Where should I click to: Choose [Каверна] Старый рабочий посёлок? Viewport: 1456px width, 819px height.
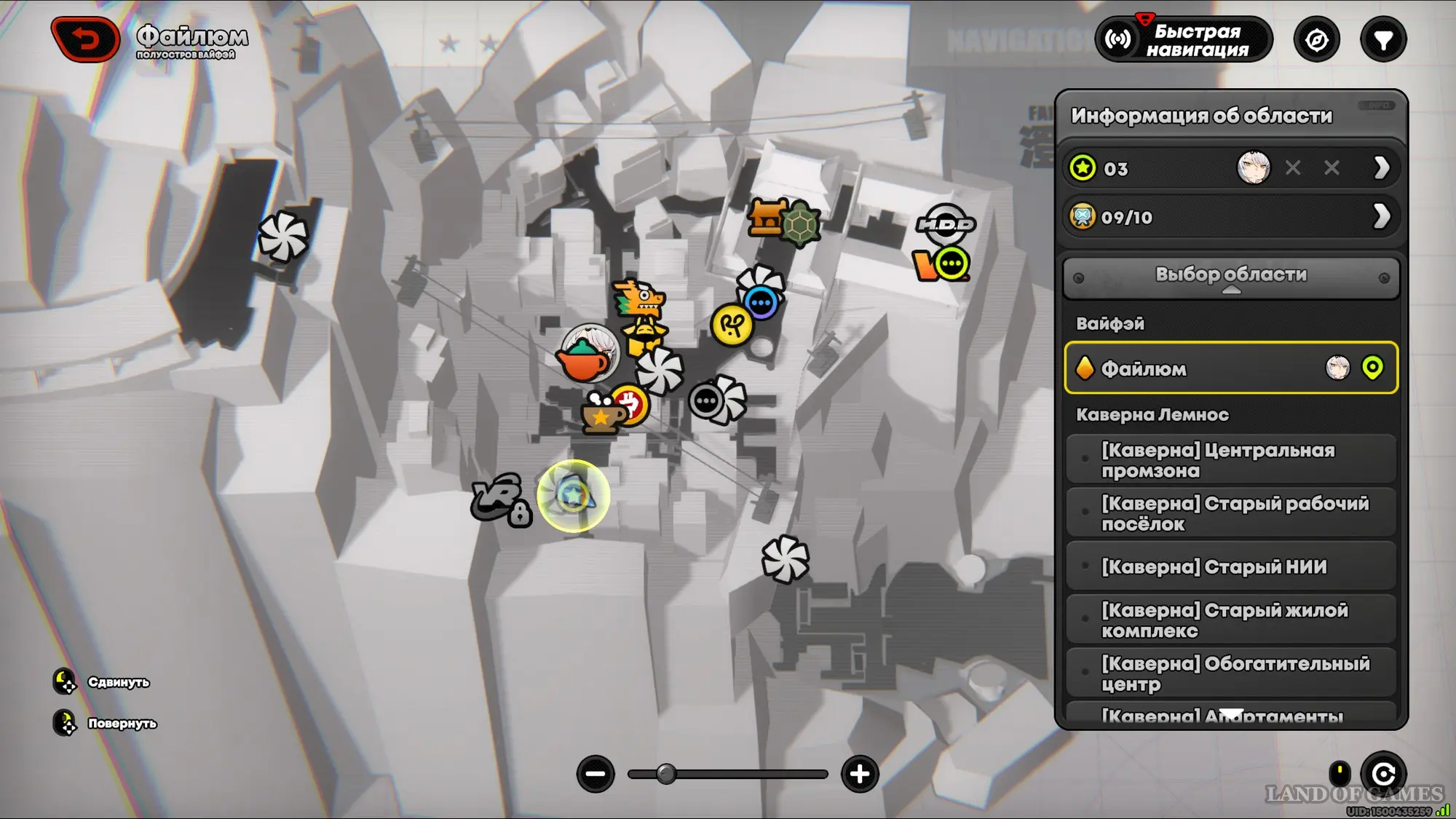(1230, 513)
